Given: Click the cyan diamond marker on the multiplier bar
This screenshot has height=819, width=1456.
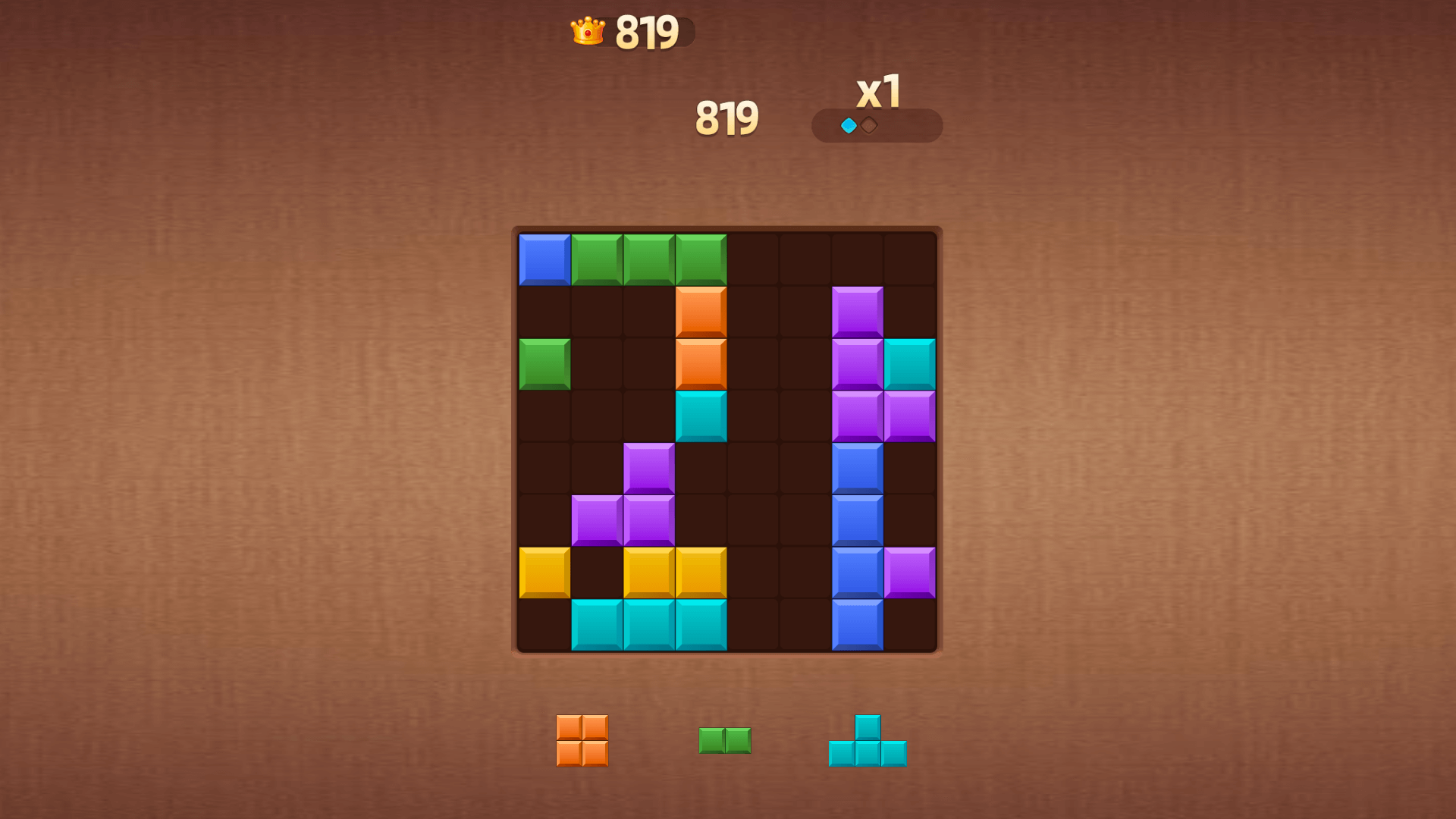Looking at the screenshot, I should (847, 124).
